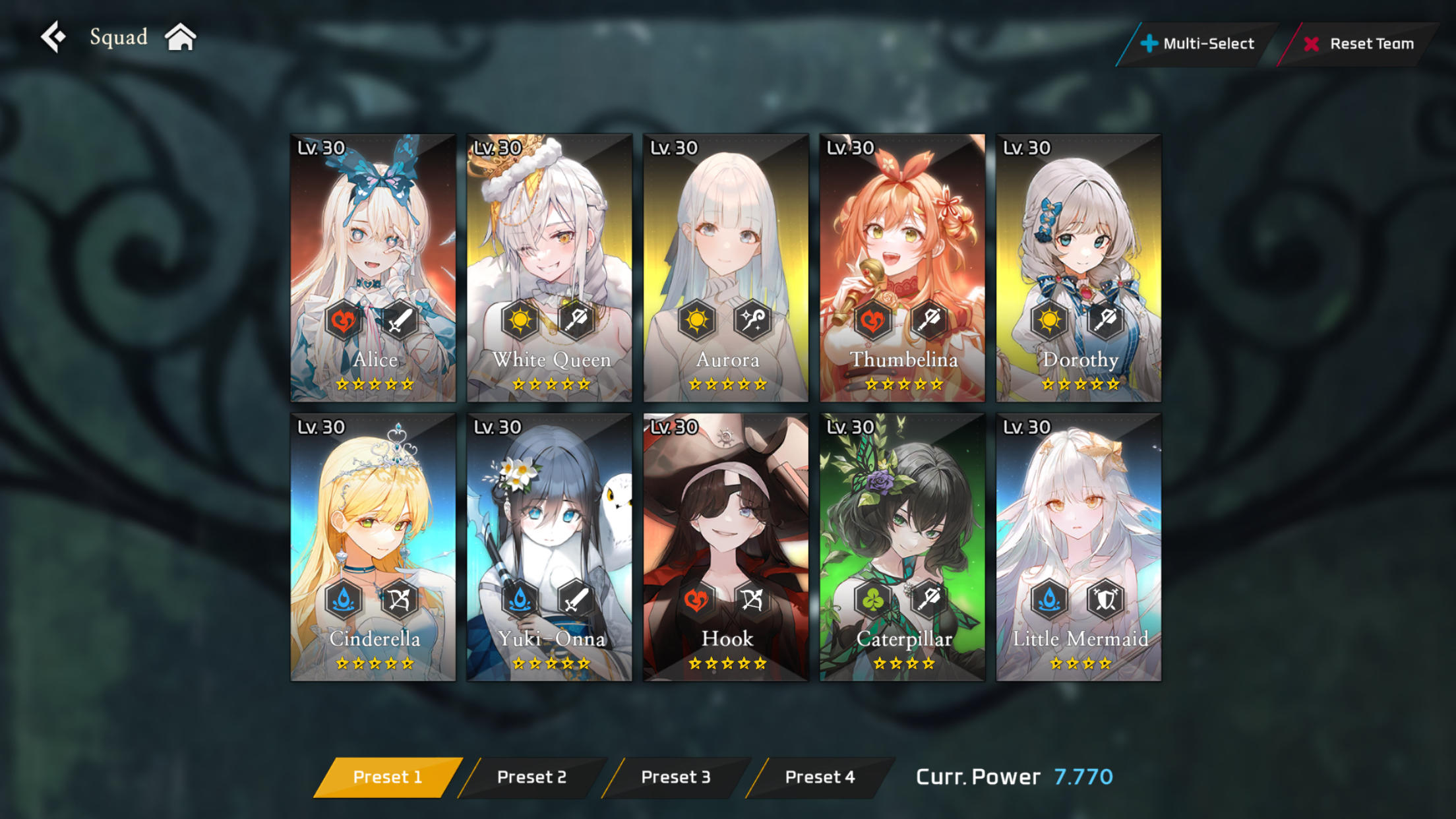Reset the current team
This screenshot has height=819, width=1456.
1361,44
